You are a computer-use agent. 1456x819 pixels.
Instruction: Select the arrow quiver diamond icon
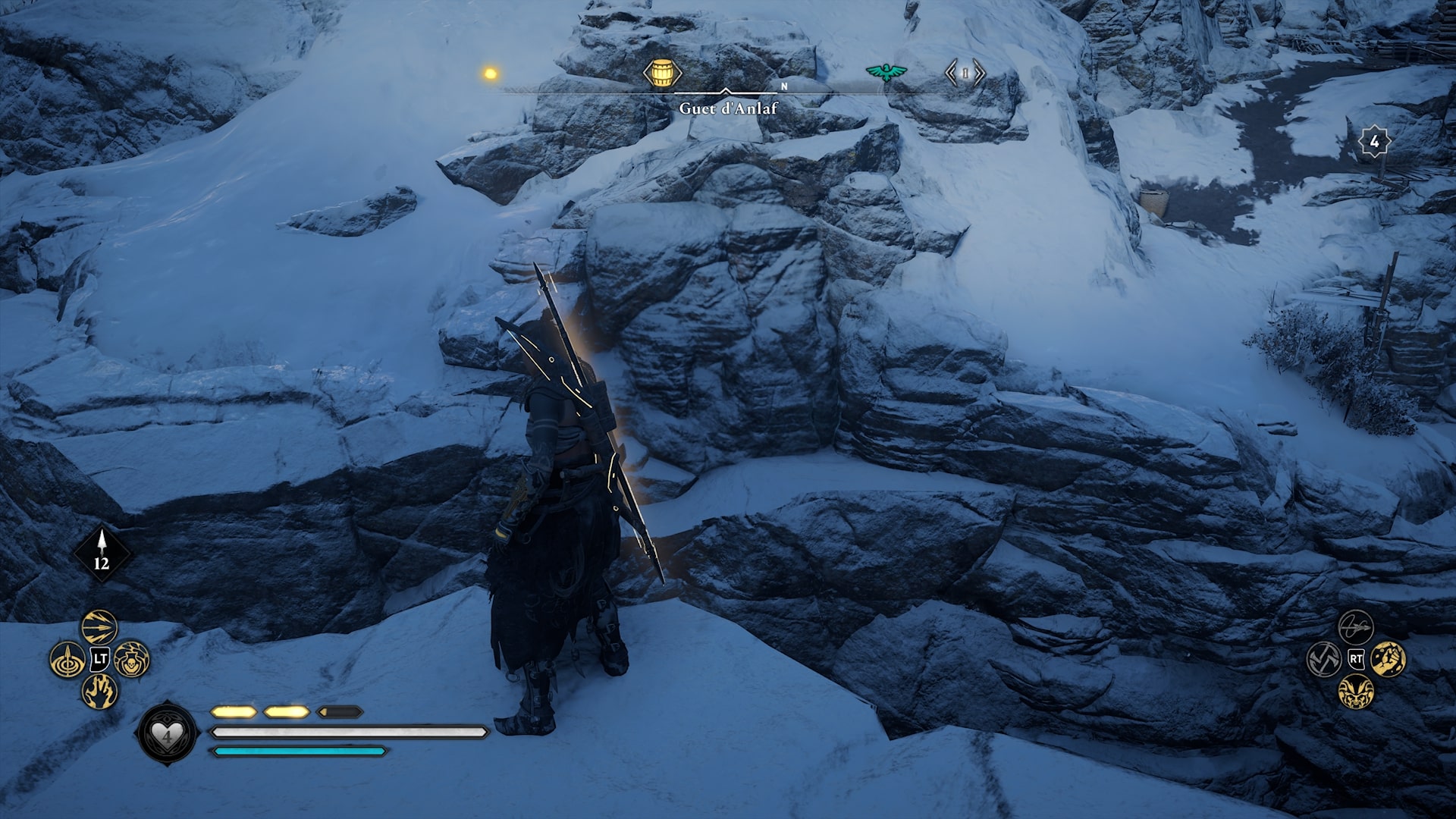point(102,553)
